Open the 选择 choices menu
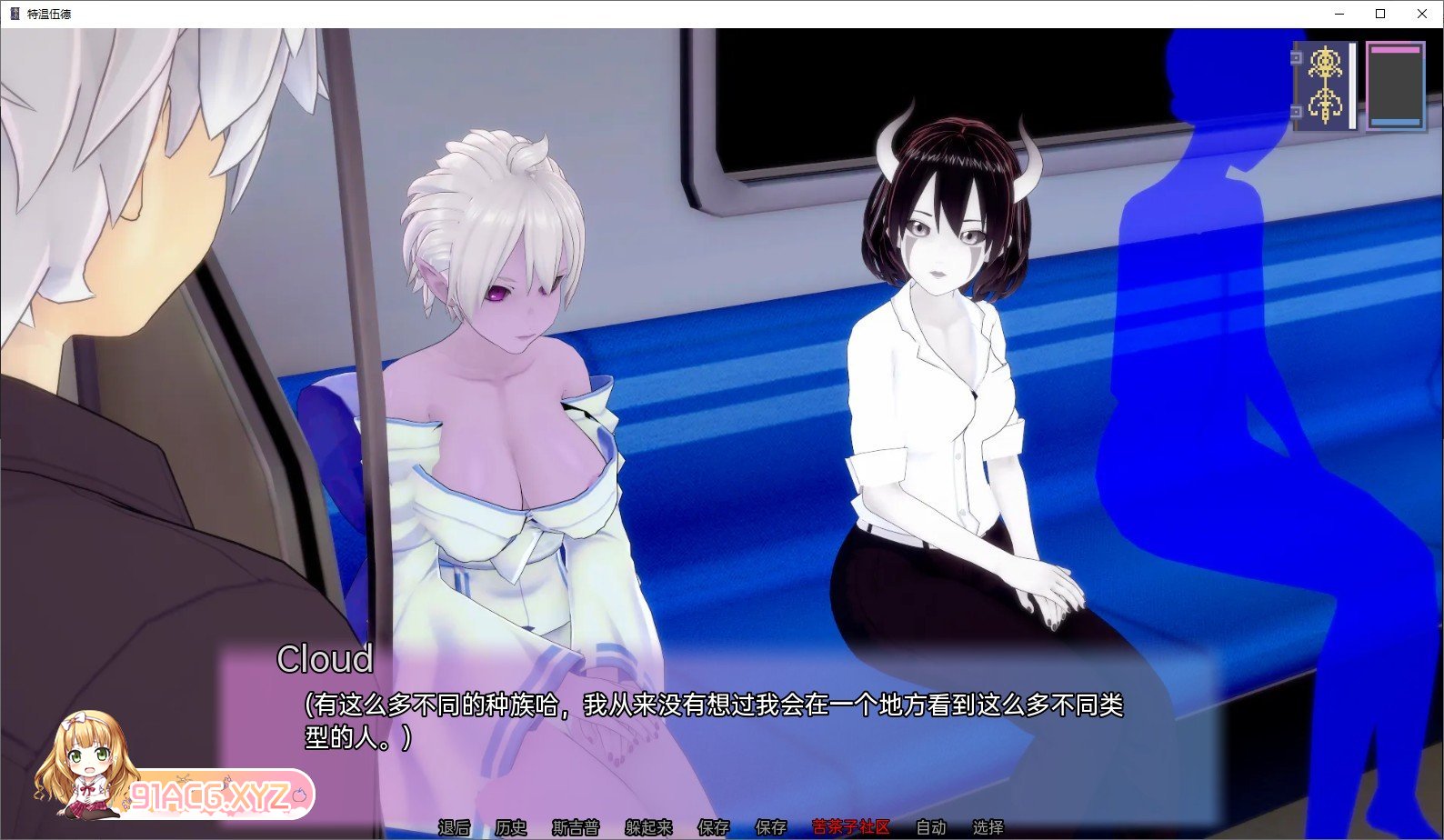 pyautogui.click(x=986, y=828)
